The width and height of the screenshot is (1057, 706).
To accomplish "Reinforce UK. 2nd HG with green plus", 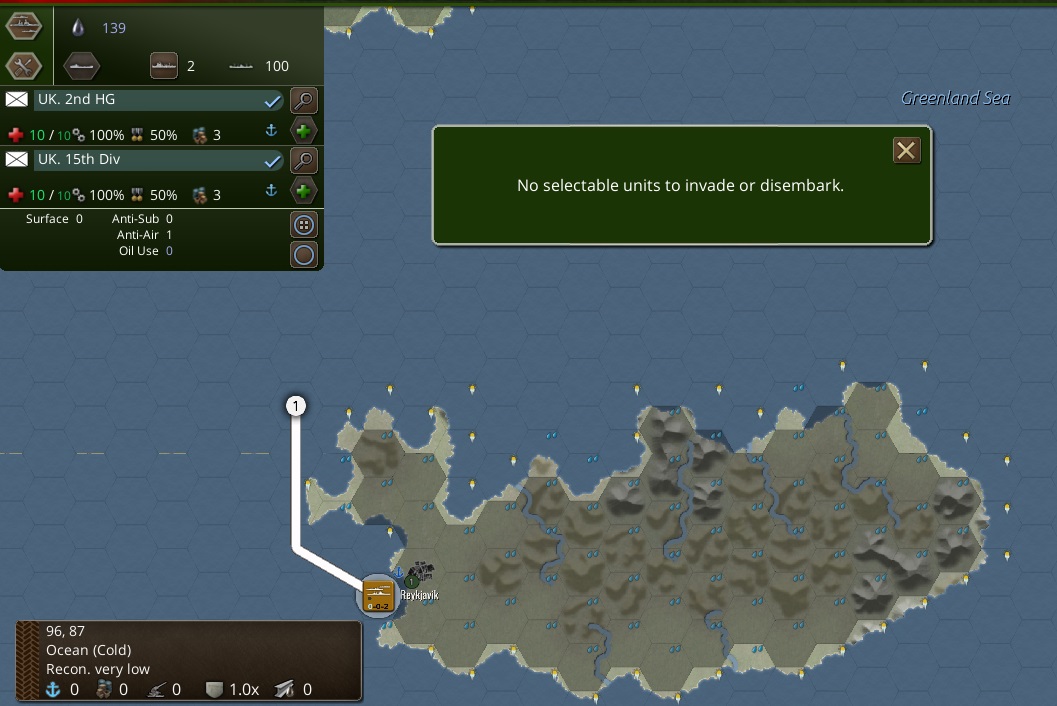I will point(304,131).
